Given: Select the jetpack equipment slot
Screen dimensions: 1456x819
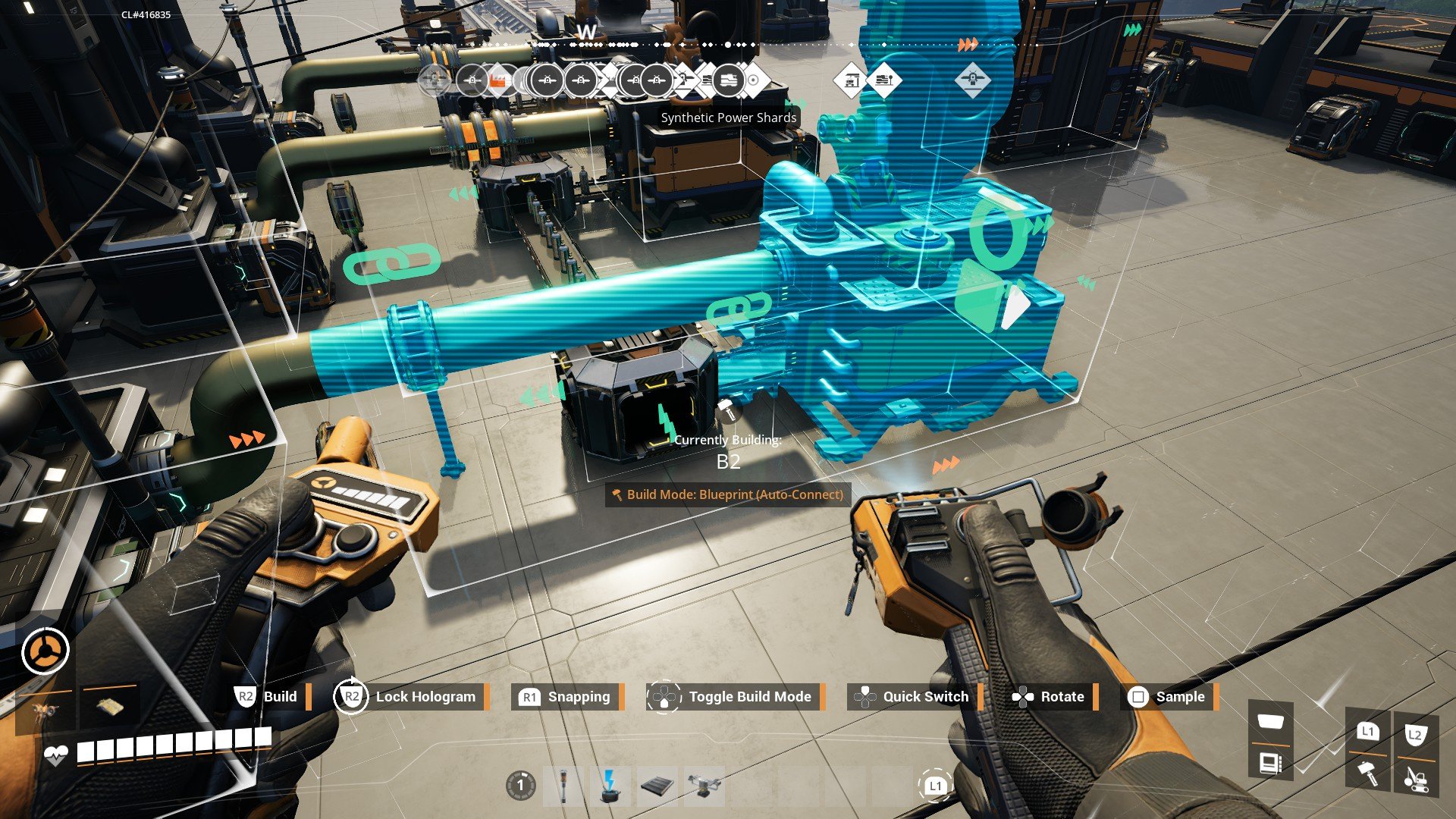Looking at the screenshot, I should pos(45,711).
